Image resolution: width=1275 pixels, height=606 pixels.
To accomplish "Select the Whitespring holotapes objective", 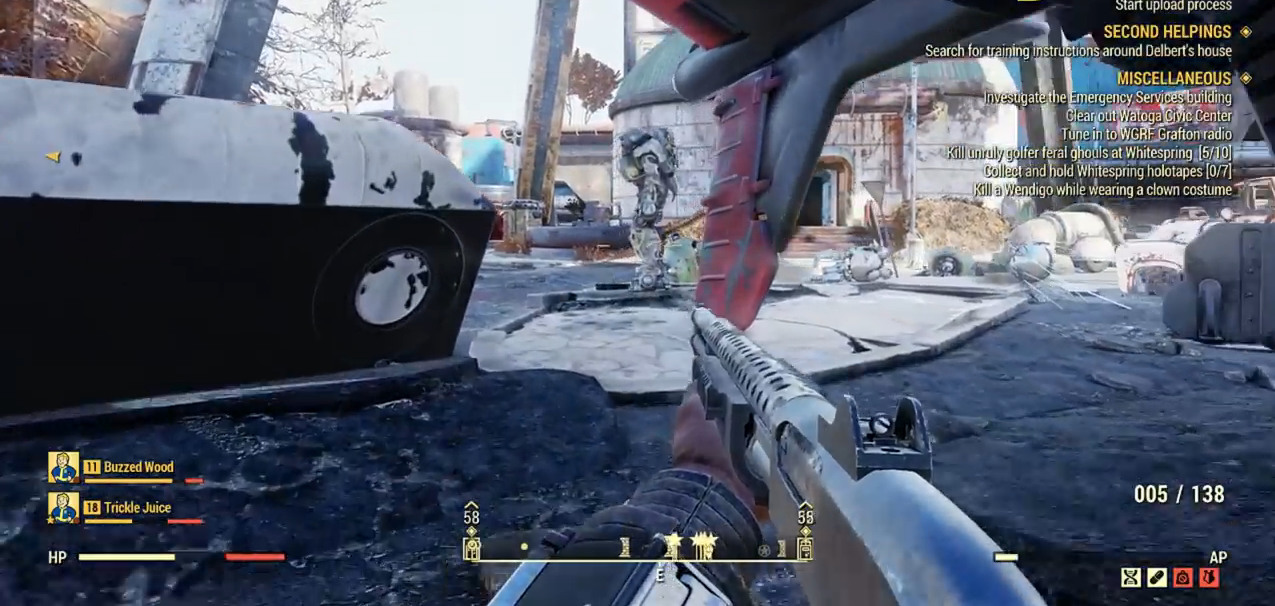I will (1107, 171).
